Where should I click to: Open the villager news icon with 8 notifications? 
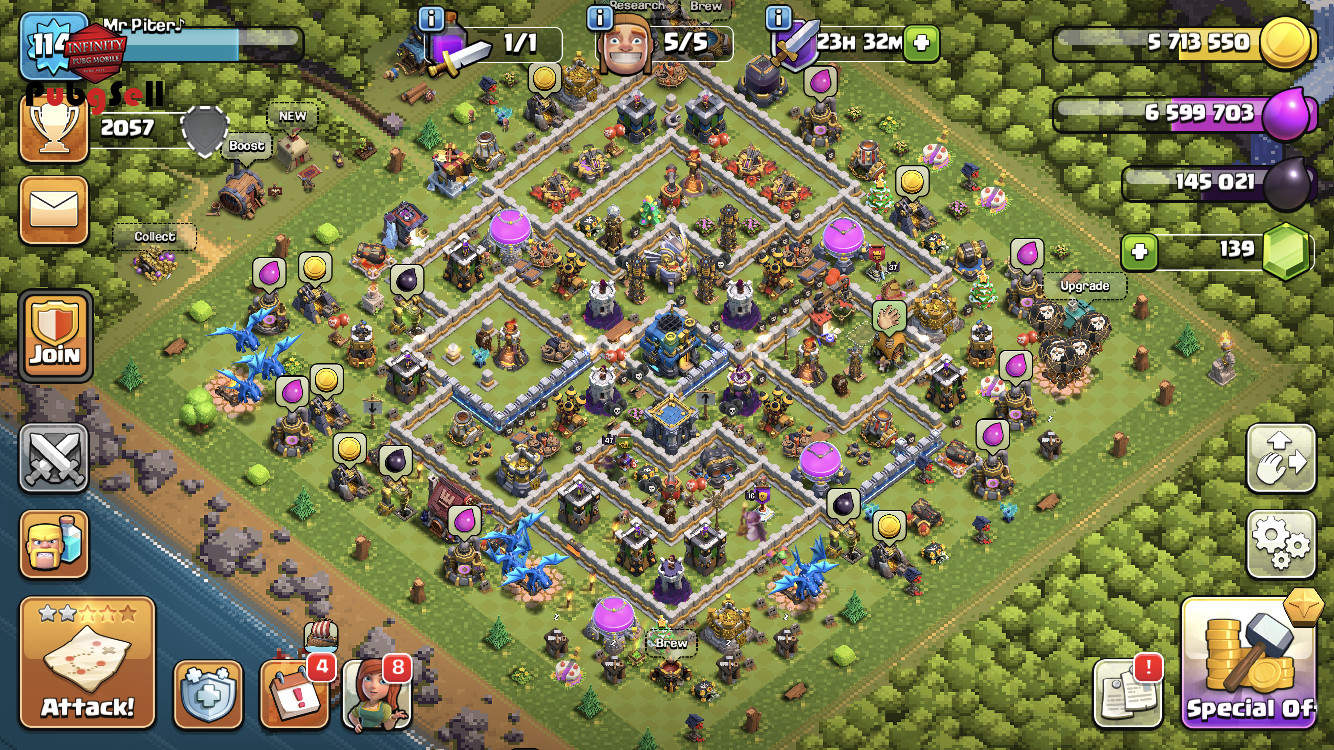[377, 692]
